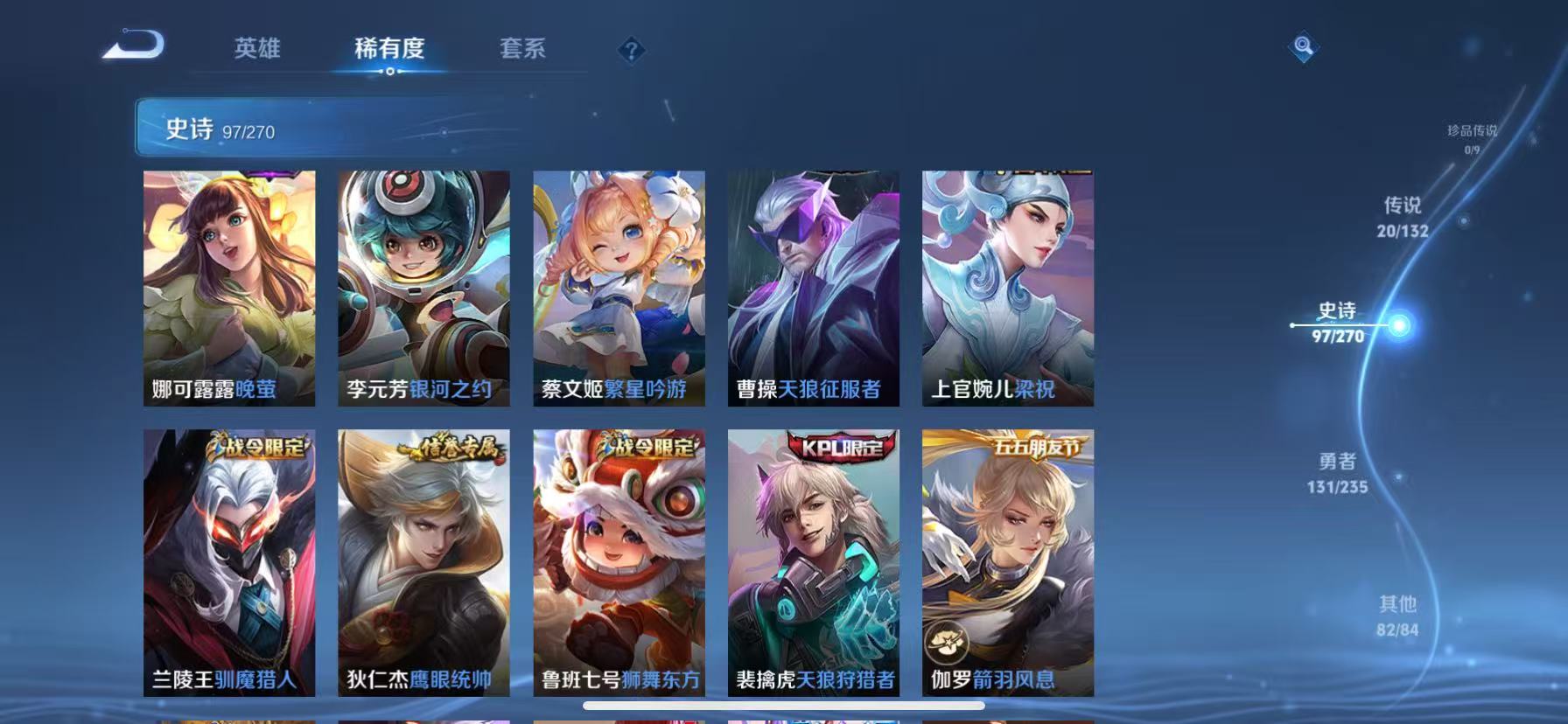Click the glowing node beside 史诗 on the progress line

click(x=1400, y=324)
